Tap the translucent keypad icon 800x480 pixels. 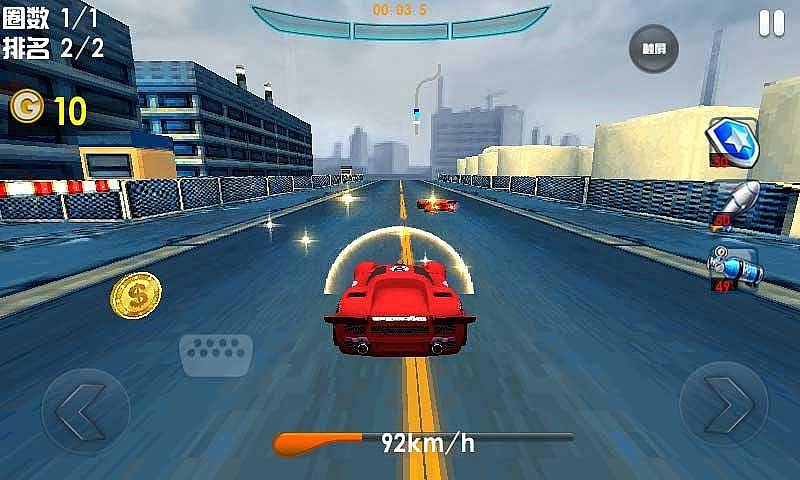(x=215, y=354)
